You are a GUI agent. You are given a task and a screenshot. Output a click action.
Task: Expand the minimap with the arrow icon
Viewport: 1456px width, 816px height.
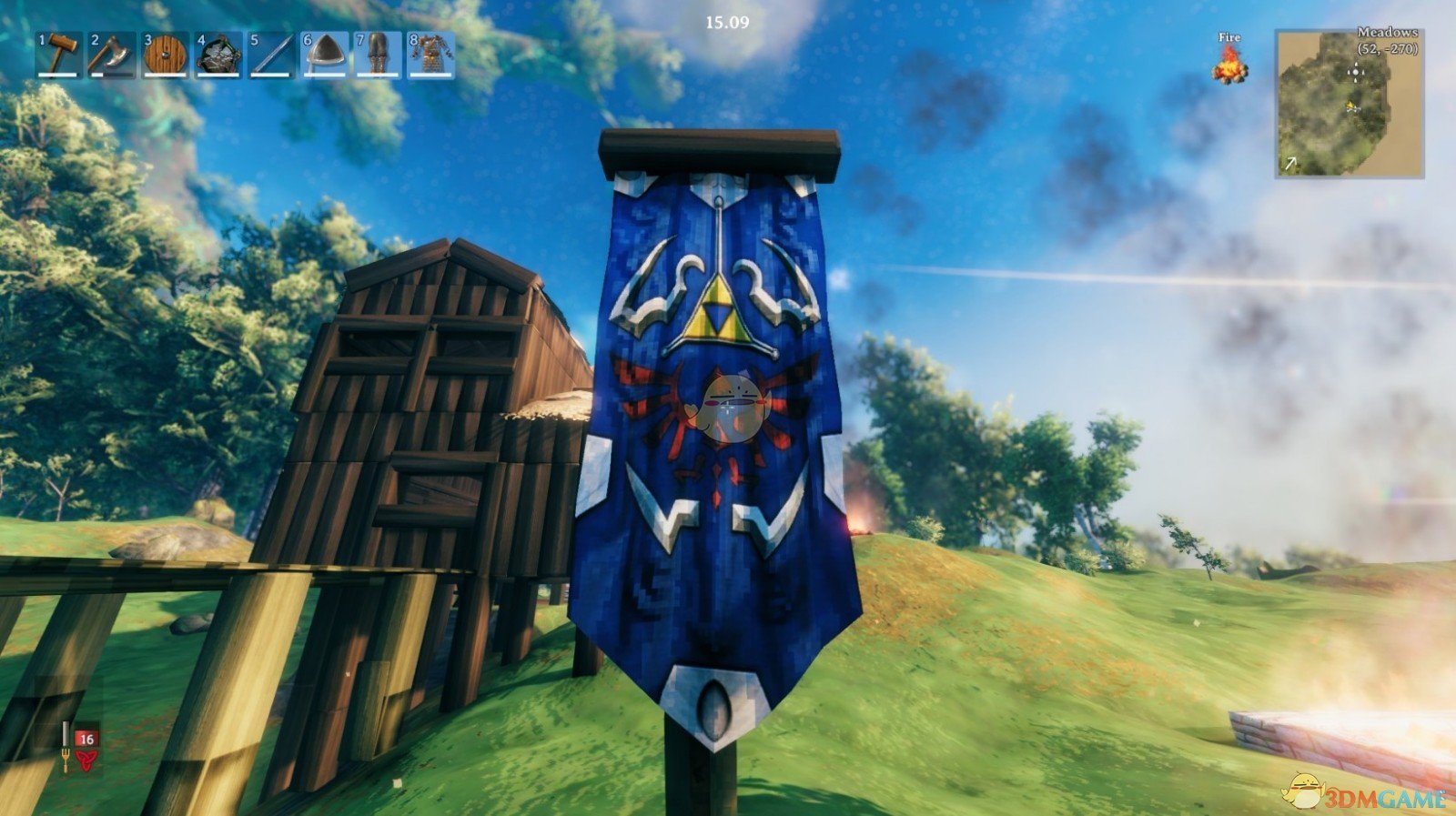[x=1289, y=164]
